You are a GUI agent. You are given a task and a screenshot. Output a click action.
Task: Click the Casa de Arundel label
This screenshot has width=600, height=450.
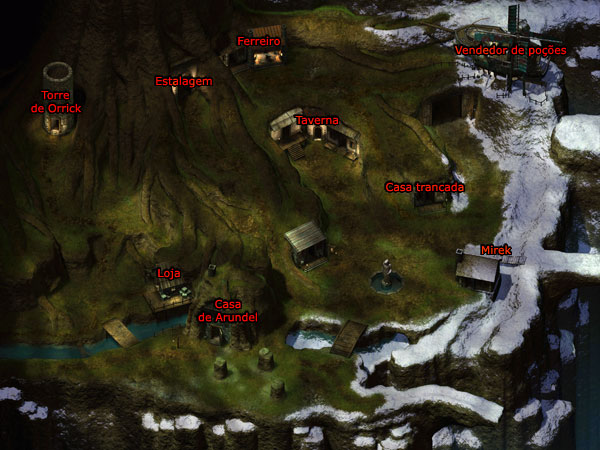[x=229, y=310]
